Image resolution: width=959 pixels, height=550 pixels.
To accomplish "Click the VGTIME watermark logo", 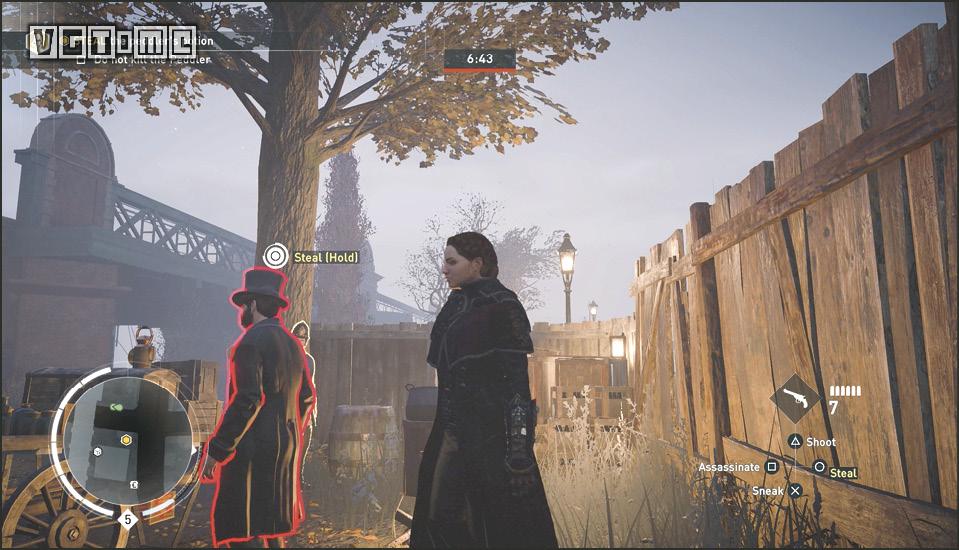I will [113, 41].
